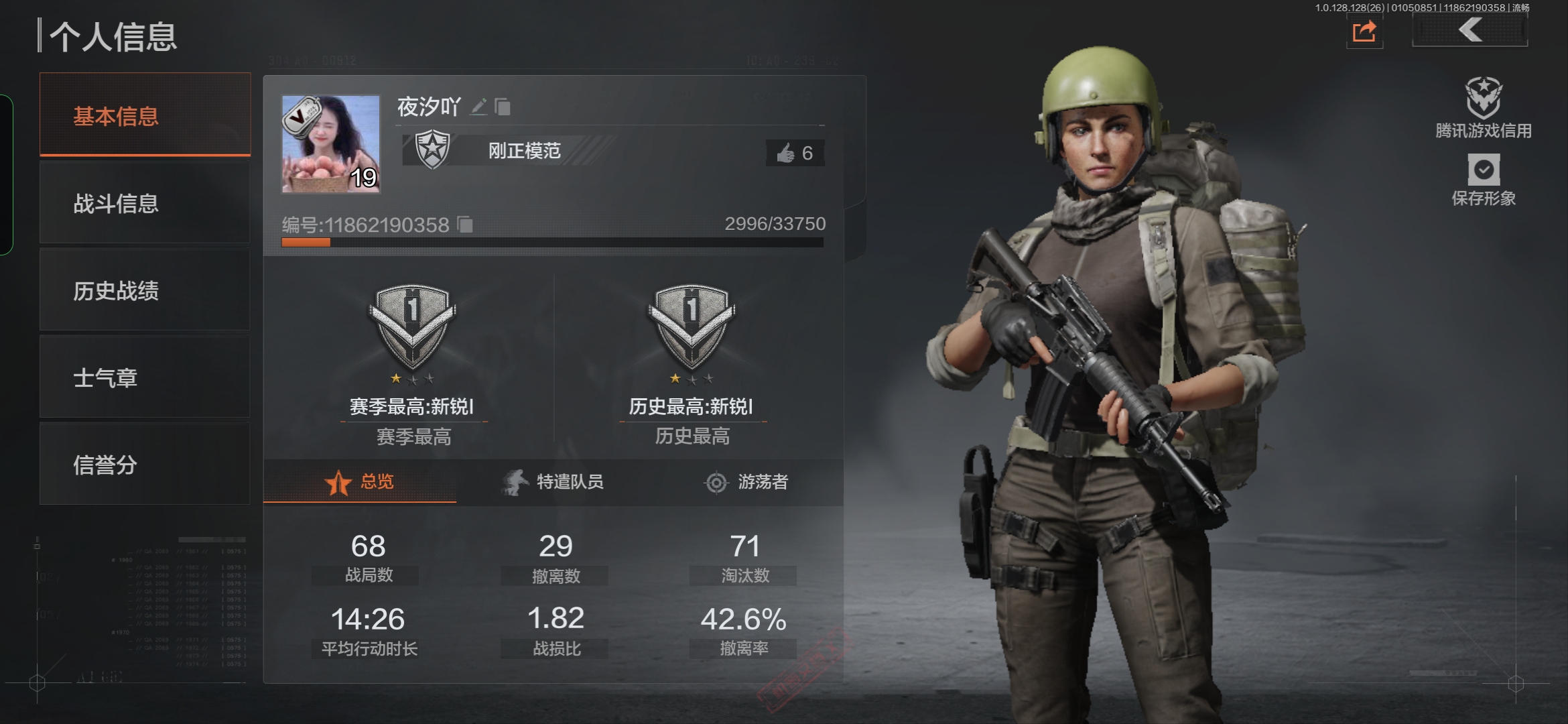The height and width of the screenshot is (724, 1568).
Task: Click the pencil icon to edit the nickname
Action: pyautogui.click(x=478, y=107)
